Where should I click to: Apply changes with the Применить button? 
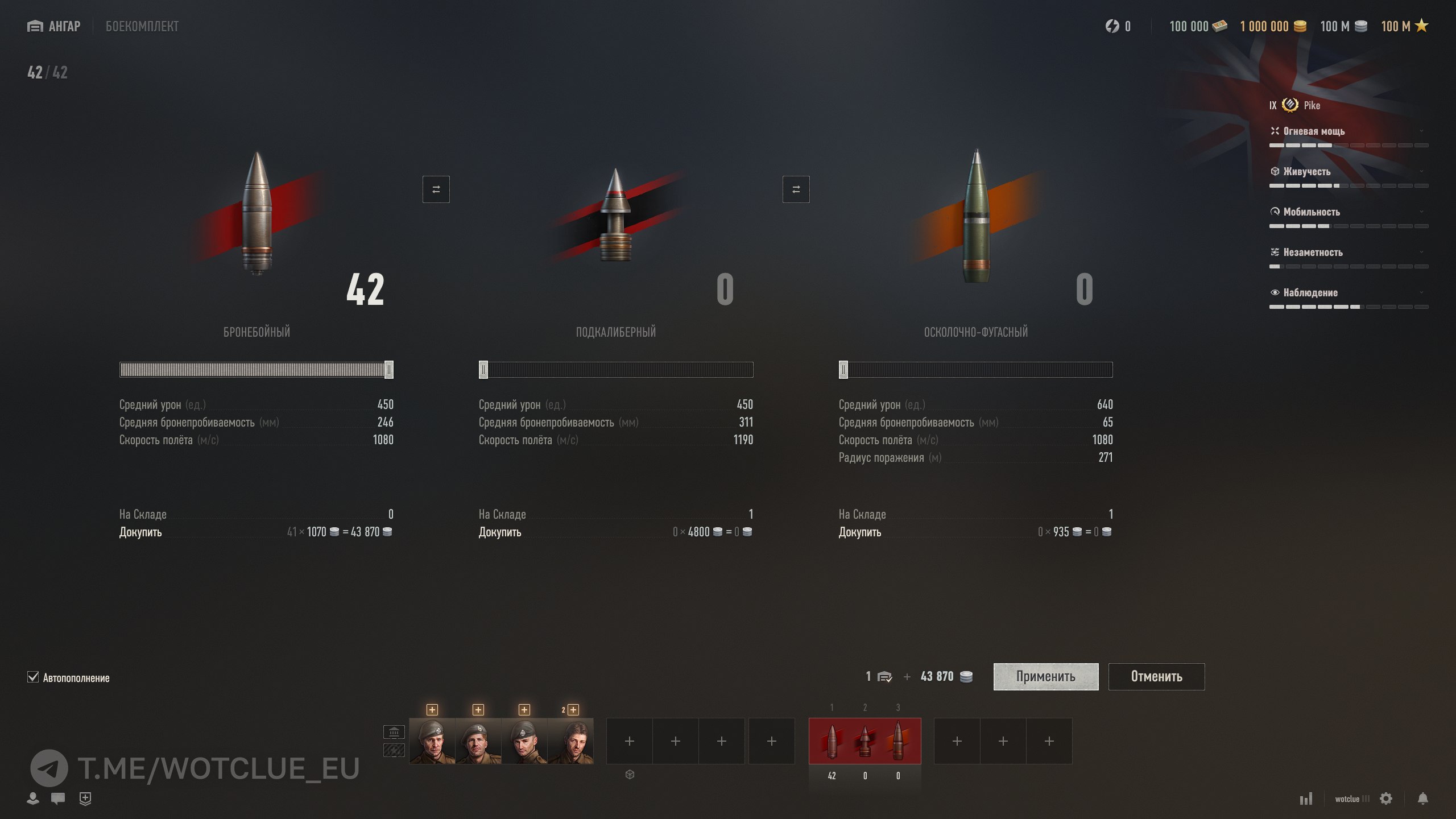pos(1045,676)
